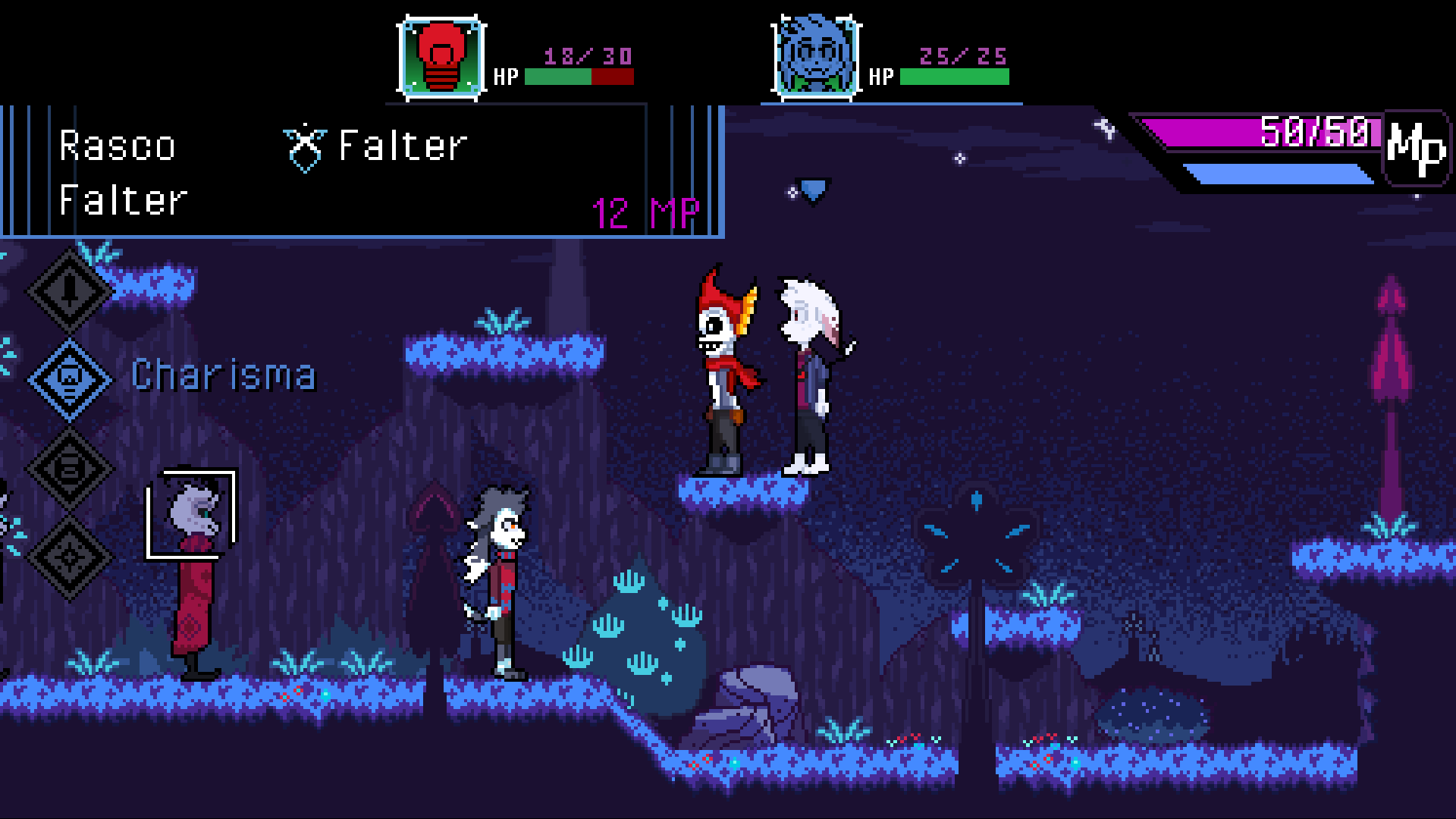This screenshot has width=1456, height=819.
Task: Open the Falter entry in the skill list
Action: [x=124, y=201]
